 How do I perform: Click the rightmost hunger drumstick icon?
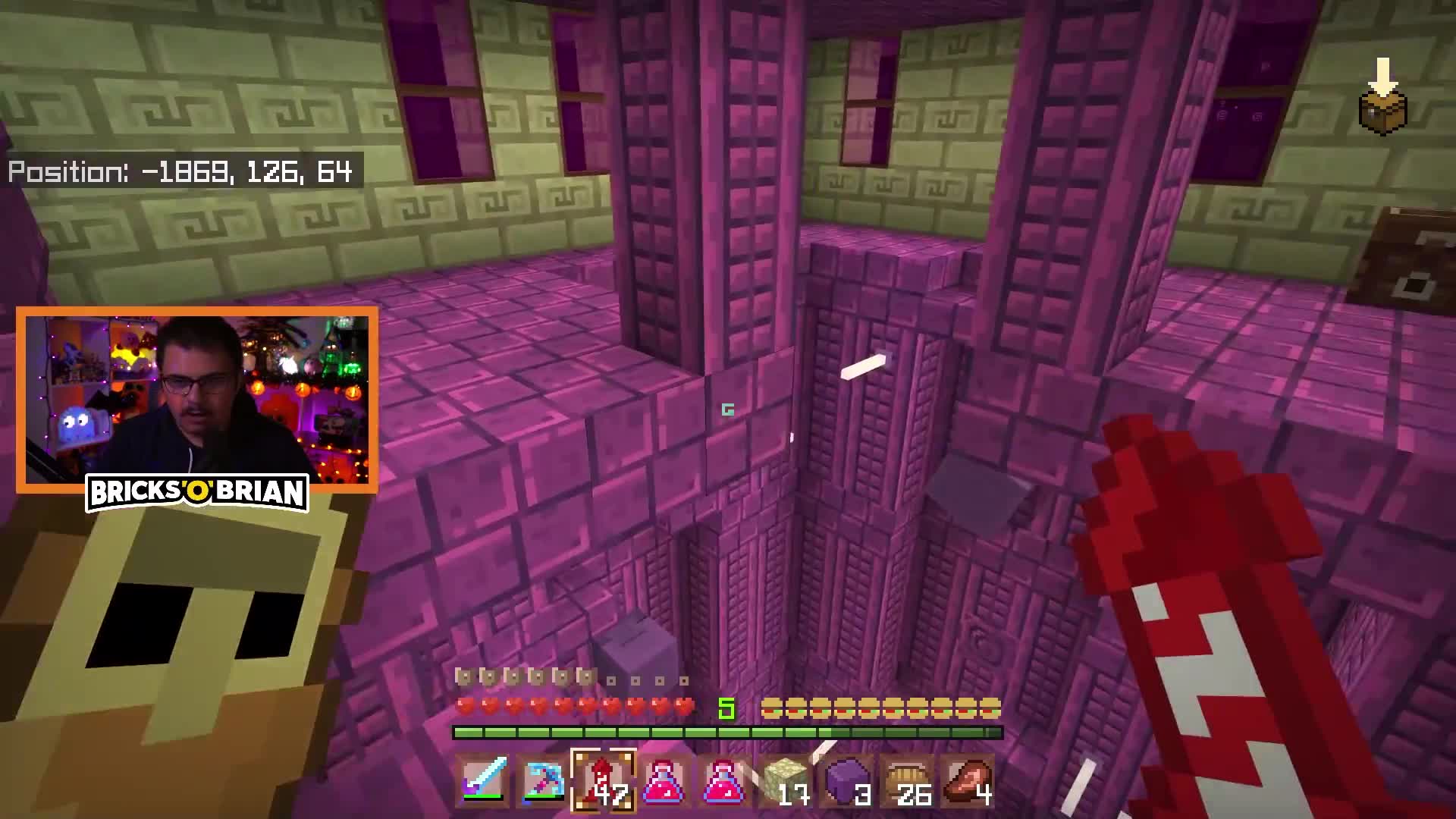[x=990, y=709]
